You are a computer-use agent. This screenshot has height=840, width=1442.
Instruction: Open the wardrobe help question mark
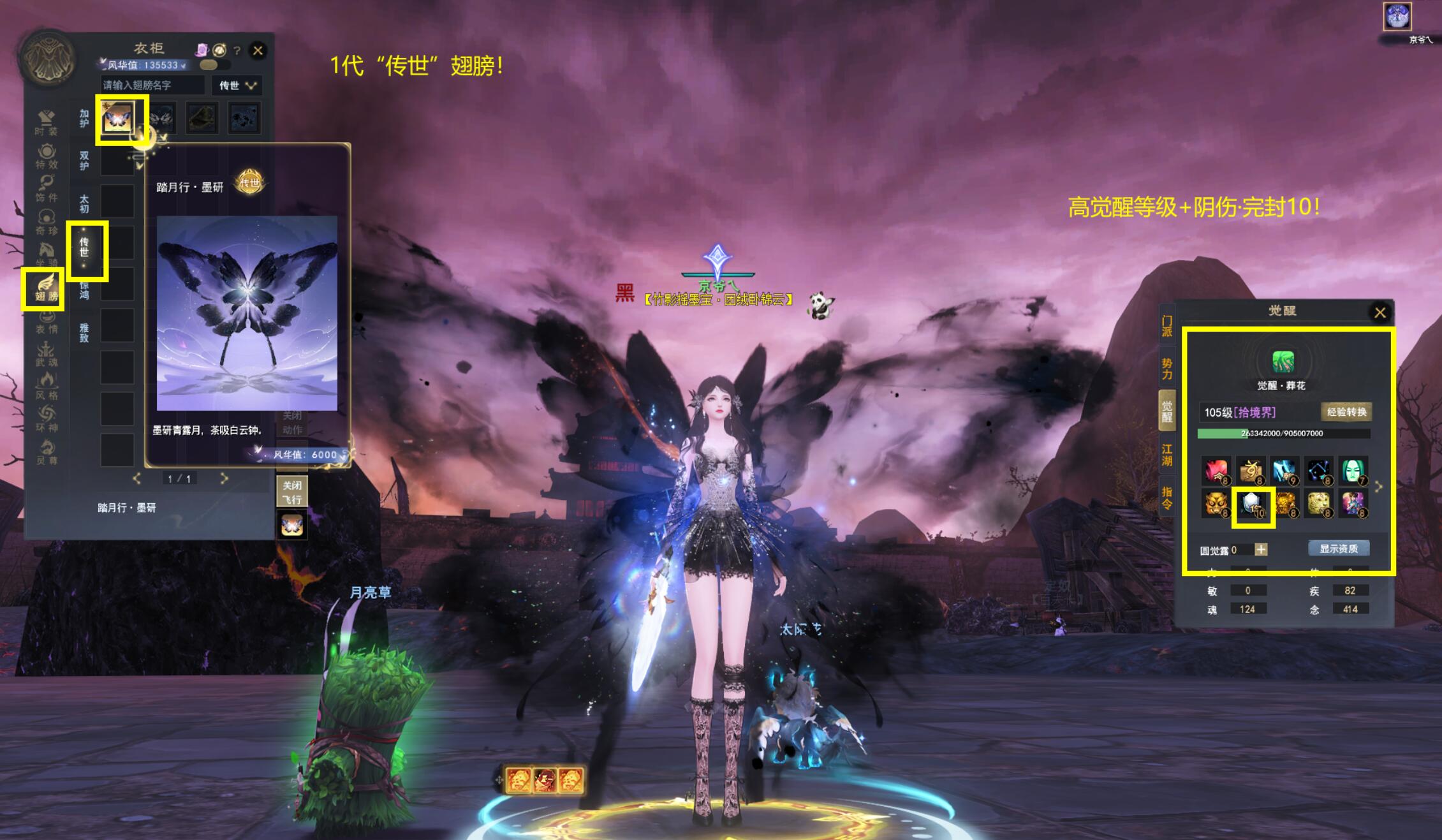point(237,50)
